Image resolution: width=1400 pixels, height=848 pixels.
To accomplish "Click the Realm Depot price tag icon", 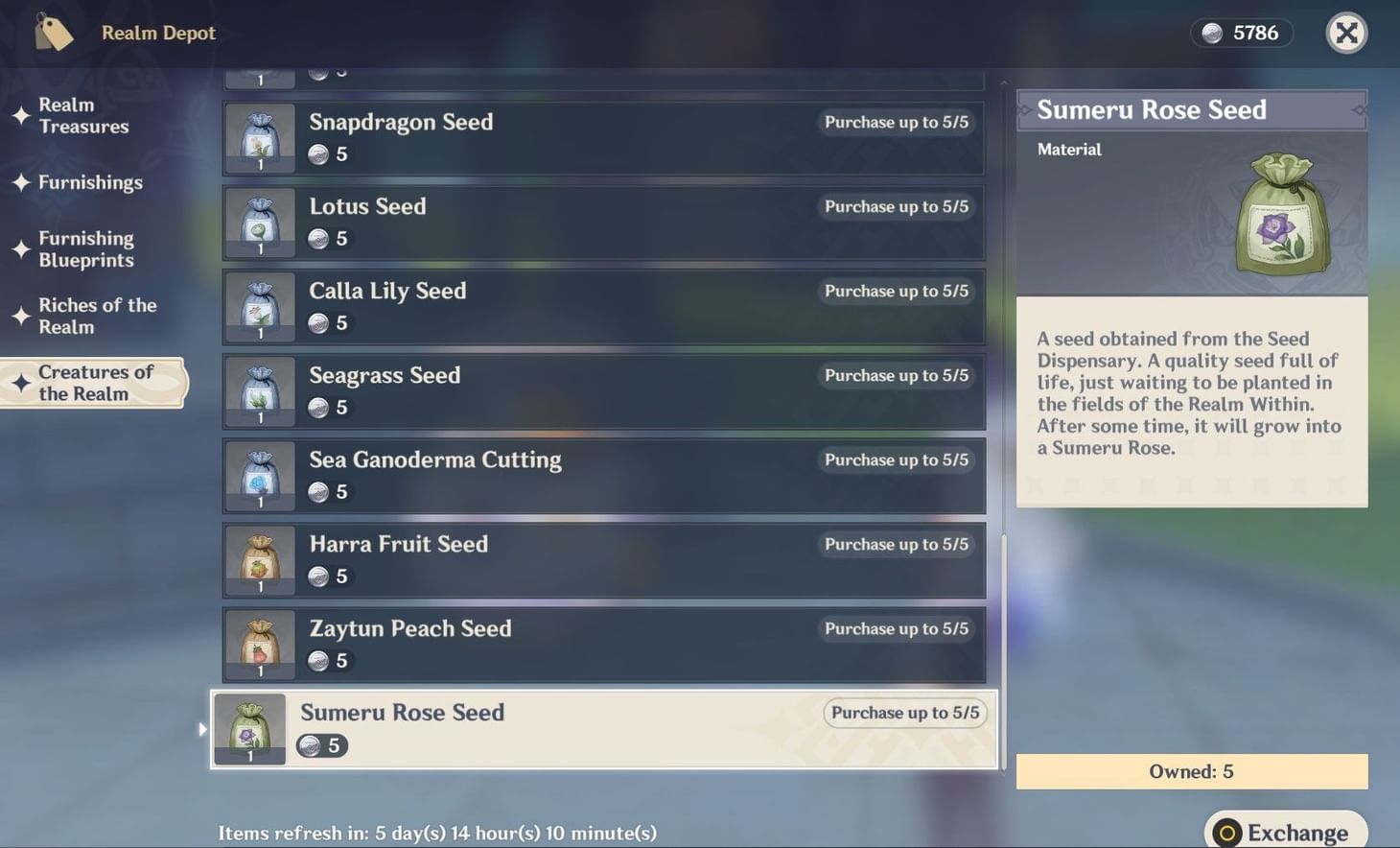I will [x=53, y=32].
